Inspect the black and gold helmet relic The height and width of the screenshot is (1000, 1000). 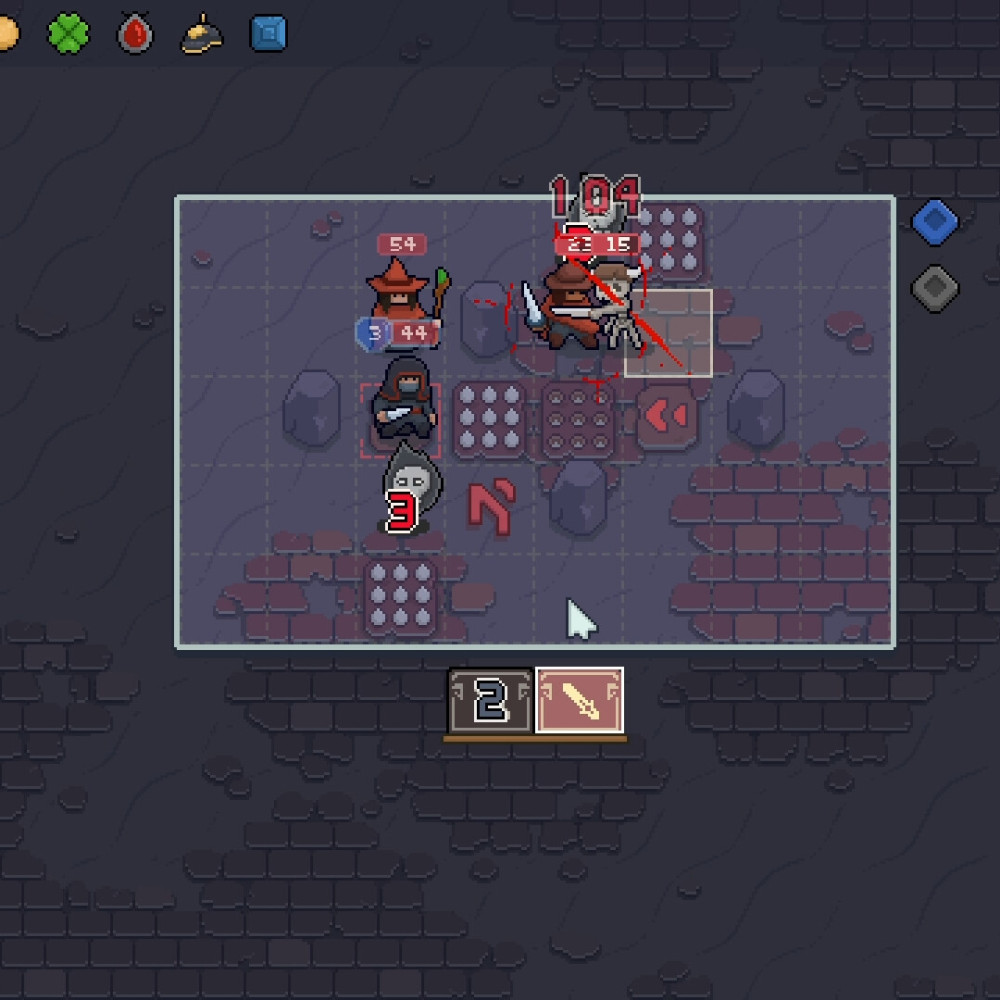(200, 35)
